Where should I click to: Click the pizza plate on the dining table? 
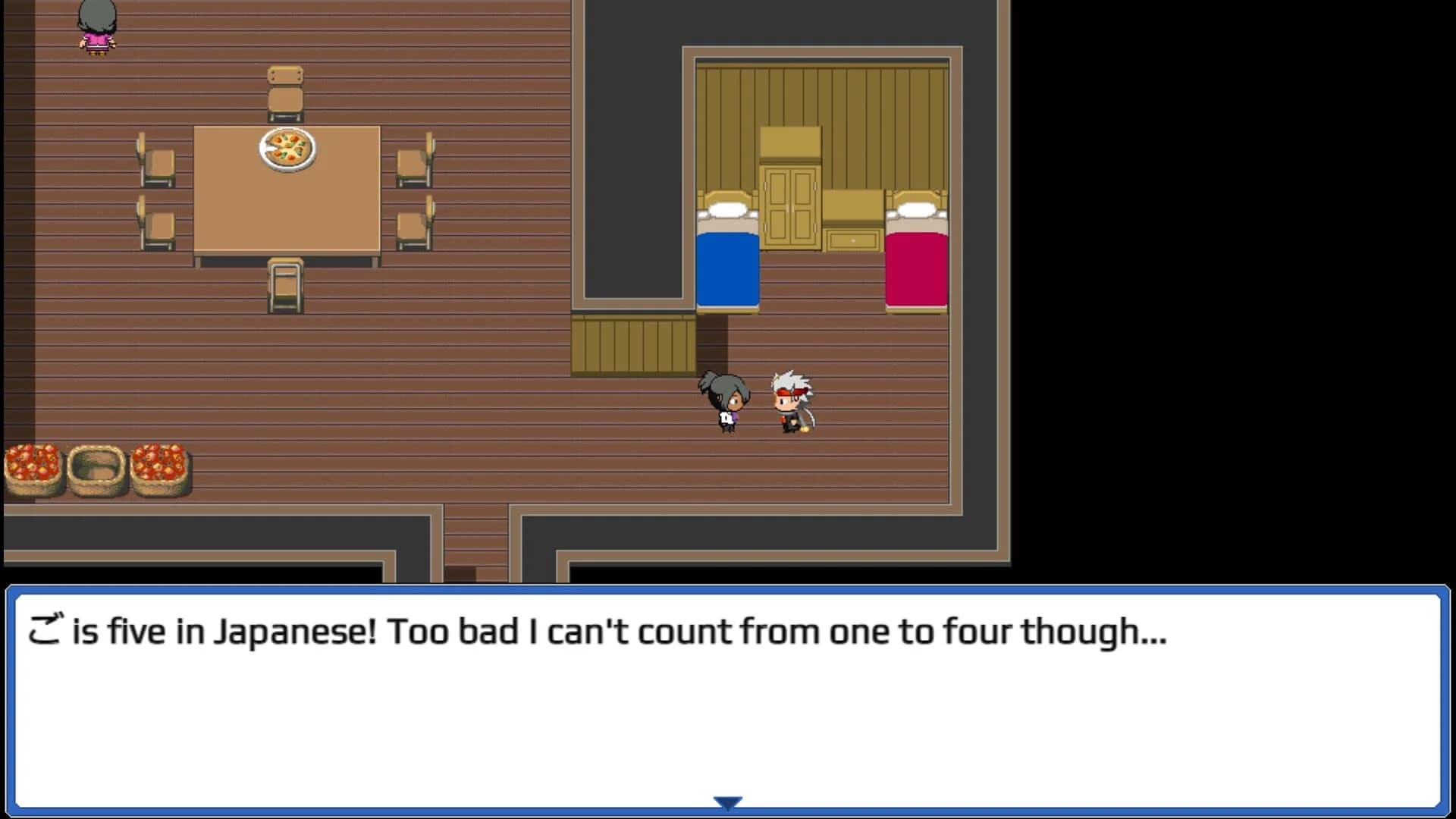[287, 149]
